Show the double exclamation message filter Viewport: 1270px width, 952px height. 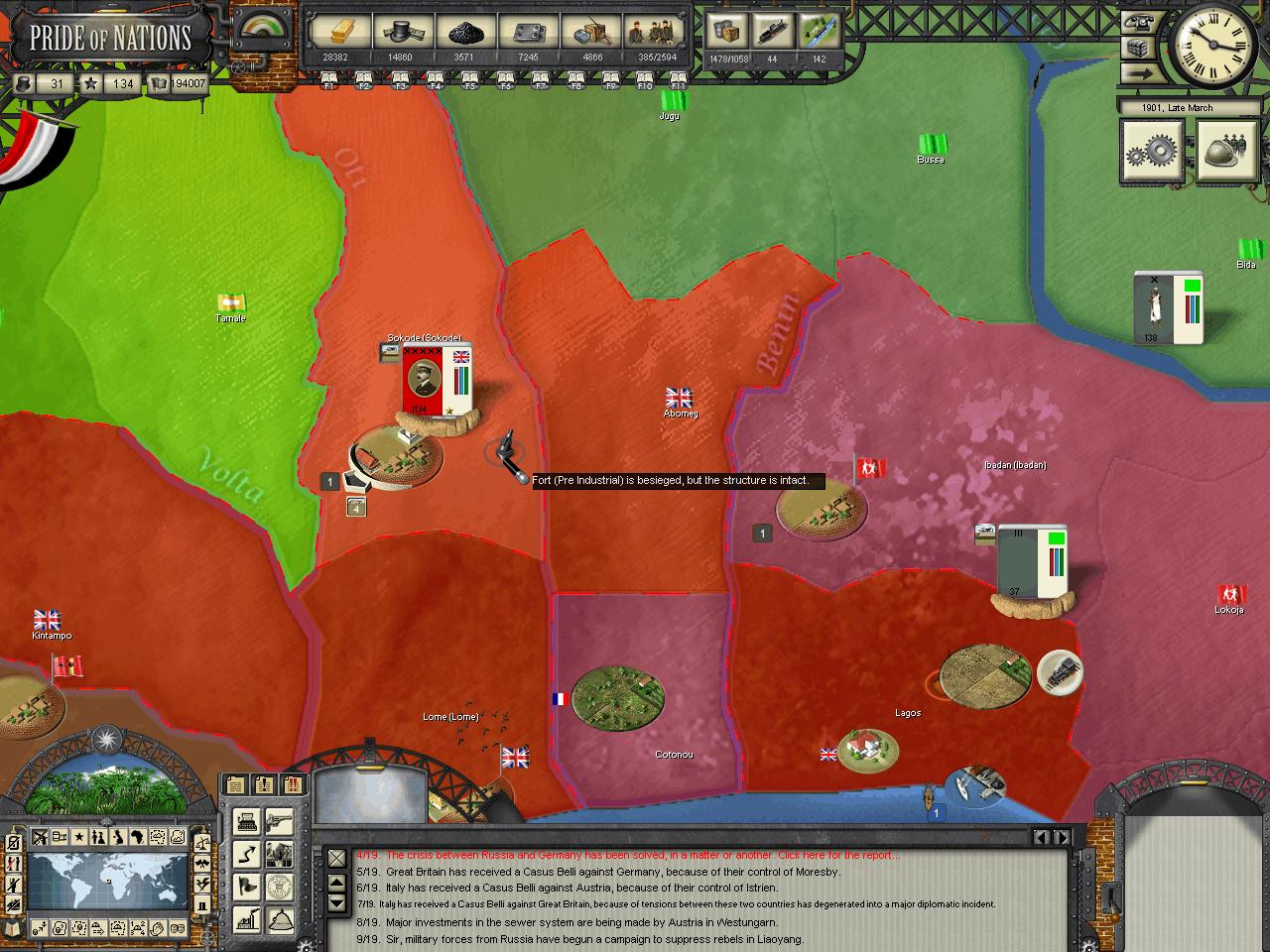(x=292, y=784)
